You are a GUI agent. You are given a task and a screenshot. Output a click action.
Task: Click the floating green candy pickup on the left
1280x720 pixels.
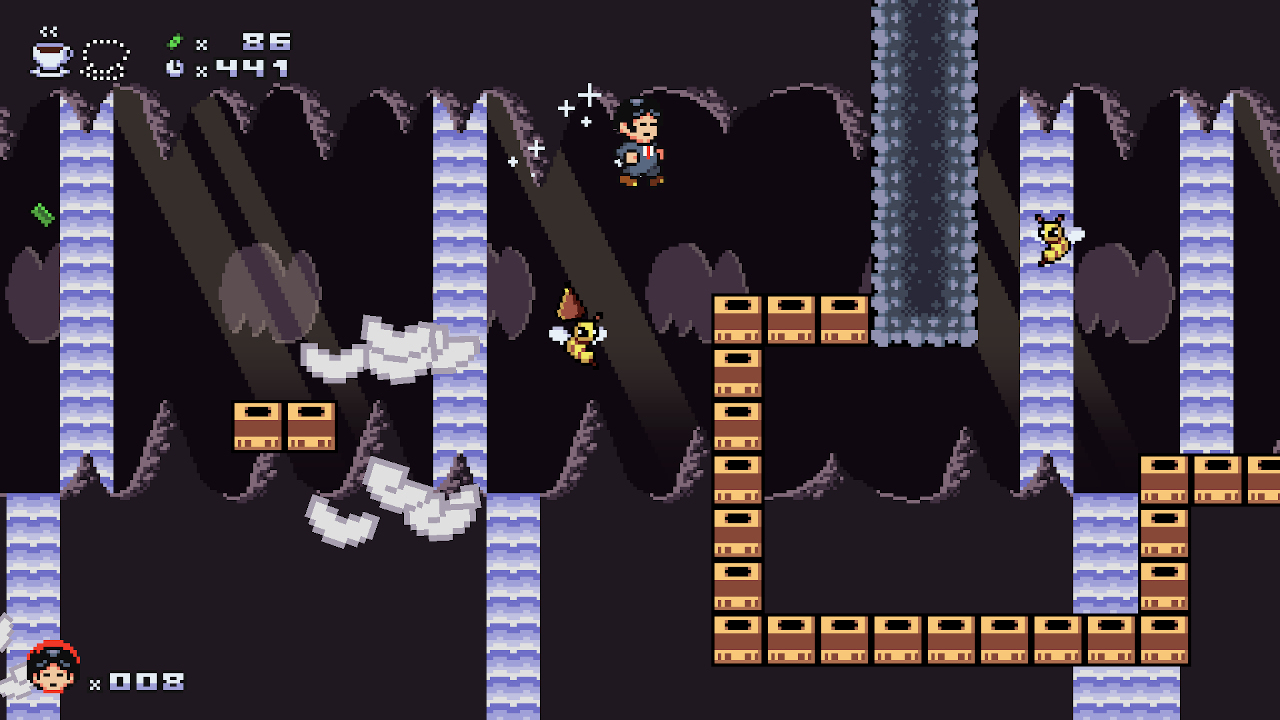click(40, 214)
